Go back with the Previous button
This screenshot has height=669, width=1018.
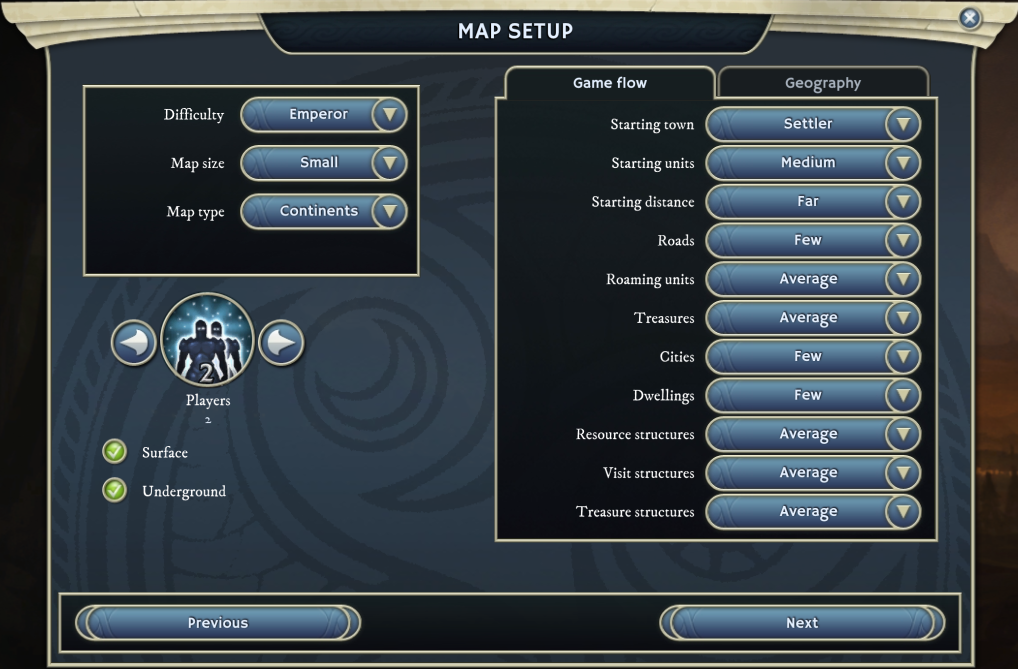point(217,623)
